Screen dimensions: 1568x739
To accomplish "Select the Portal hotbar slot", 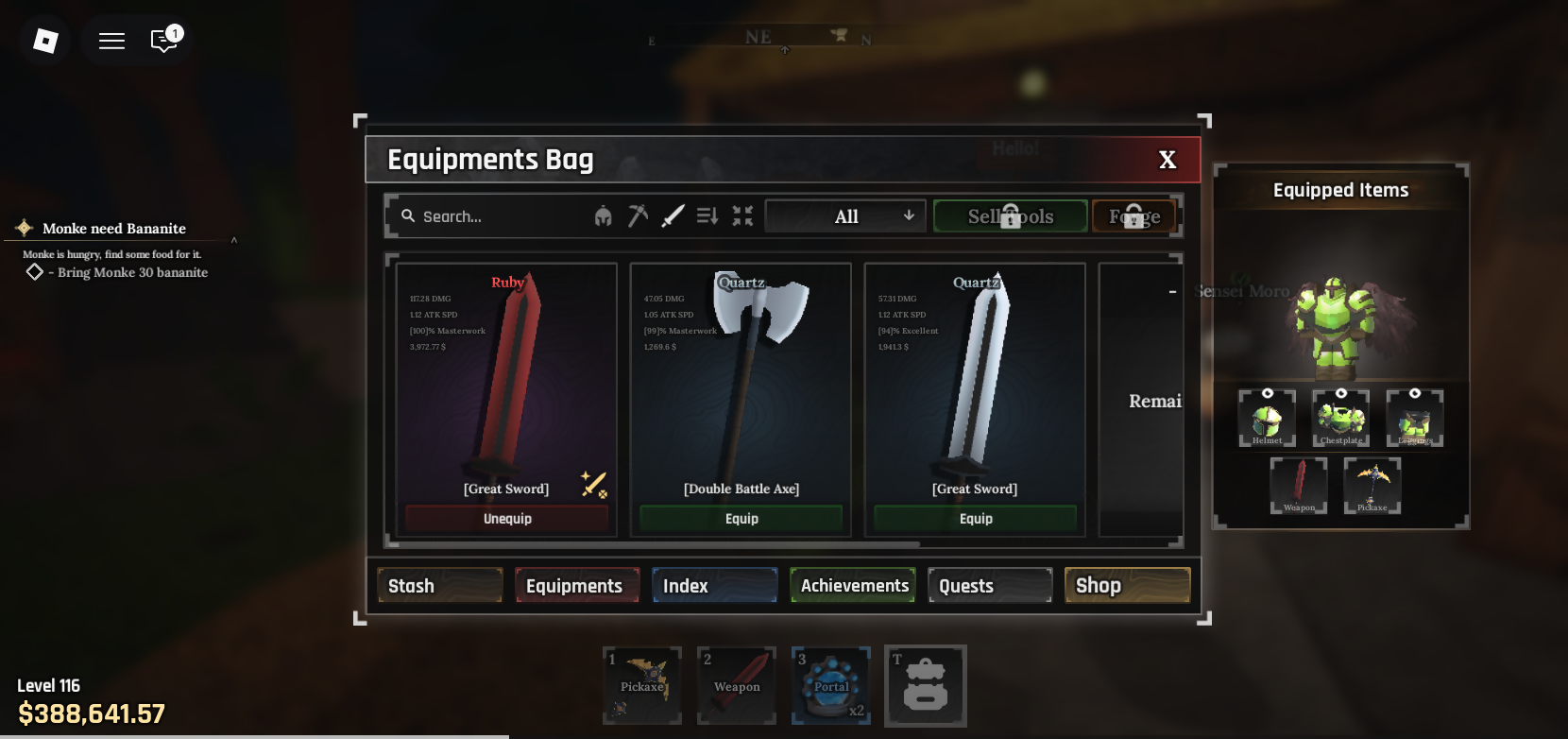I will click(x=831, y=685).
